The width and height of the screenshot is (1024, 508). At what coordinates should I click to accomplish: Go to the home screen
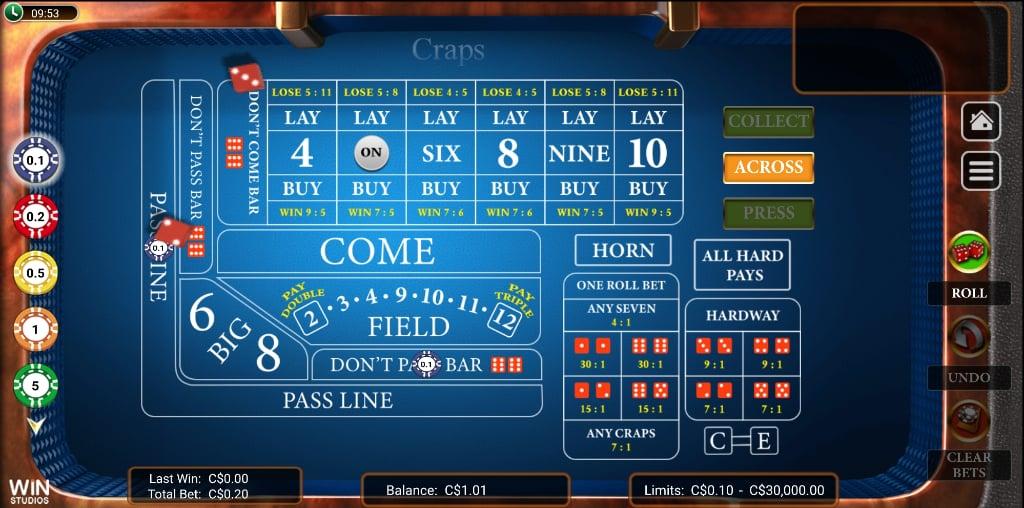[981, 121]
